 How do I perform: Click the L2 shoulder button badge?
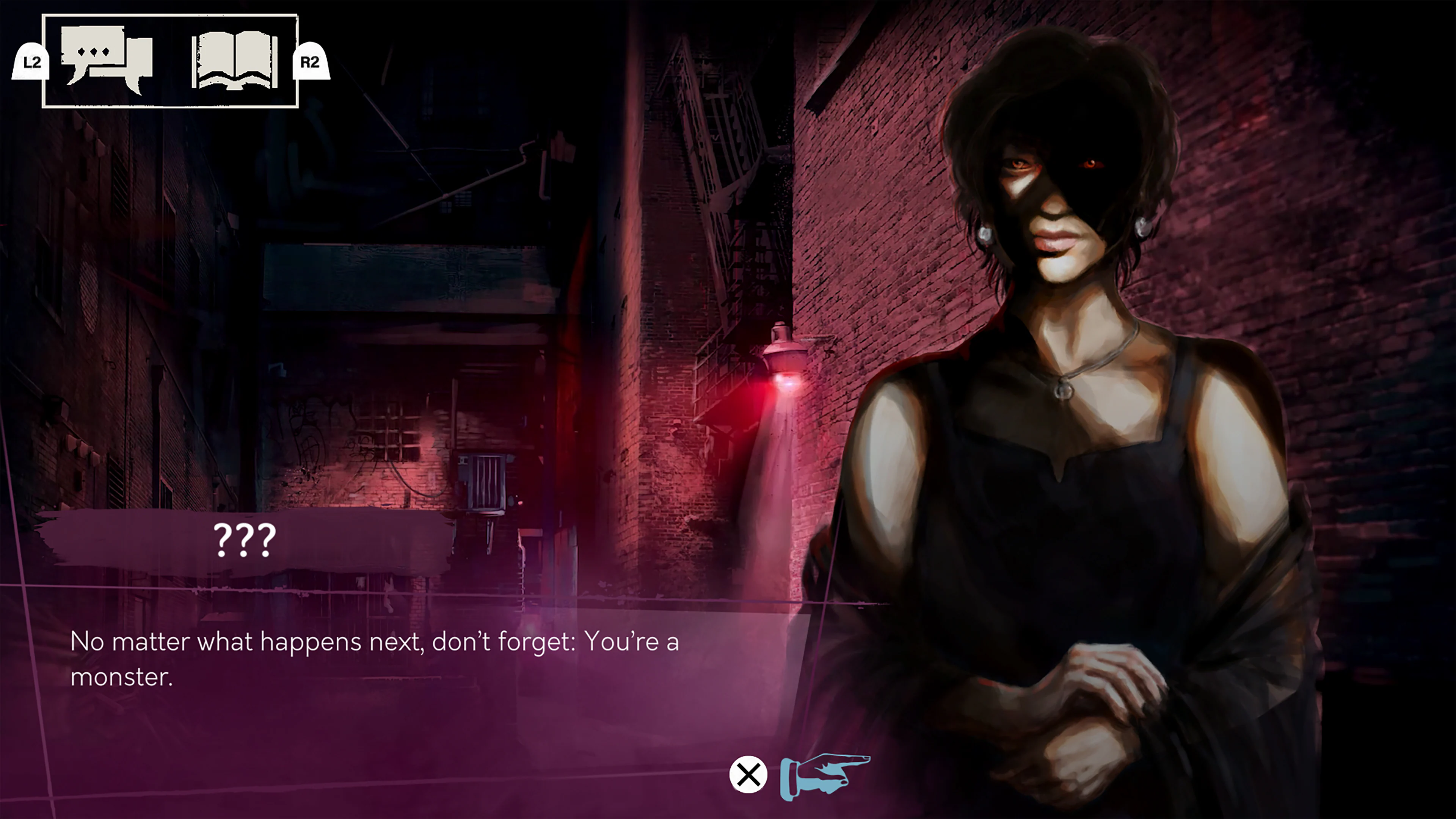coord(31,63)
